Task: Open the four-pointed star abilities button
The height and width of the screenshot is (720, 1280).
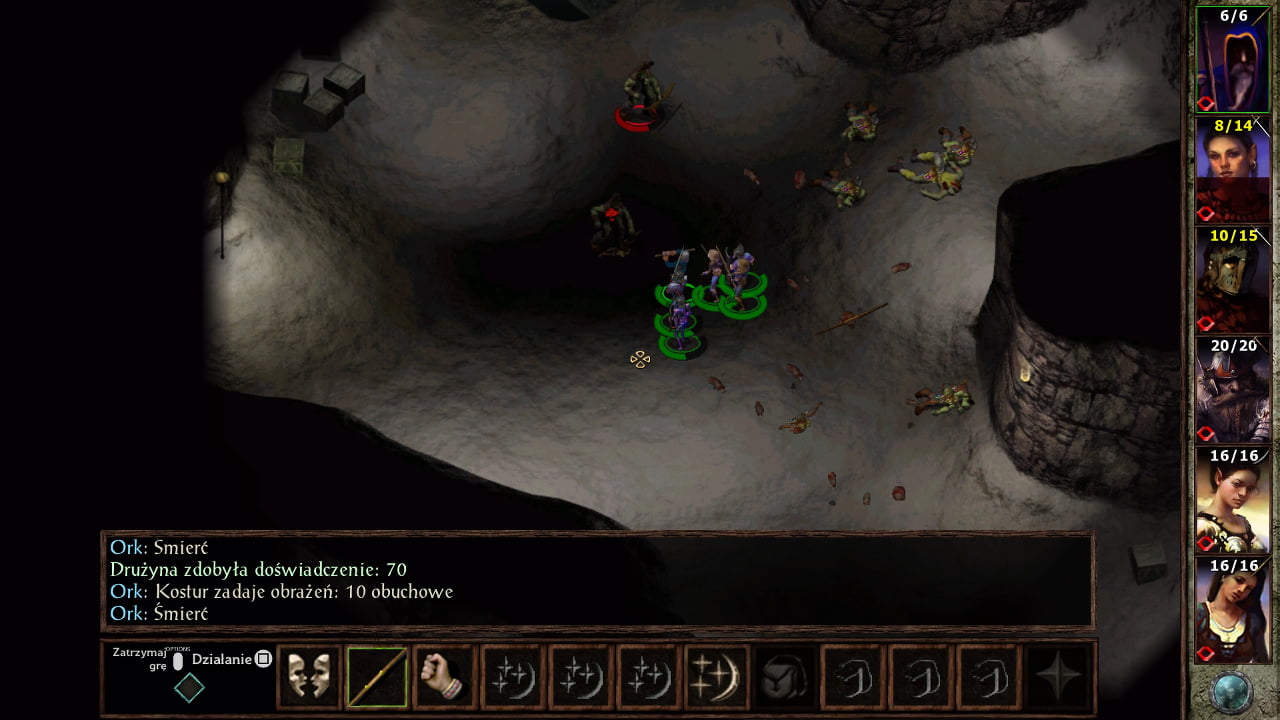Action: [x=1058, y=678]
